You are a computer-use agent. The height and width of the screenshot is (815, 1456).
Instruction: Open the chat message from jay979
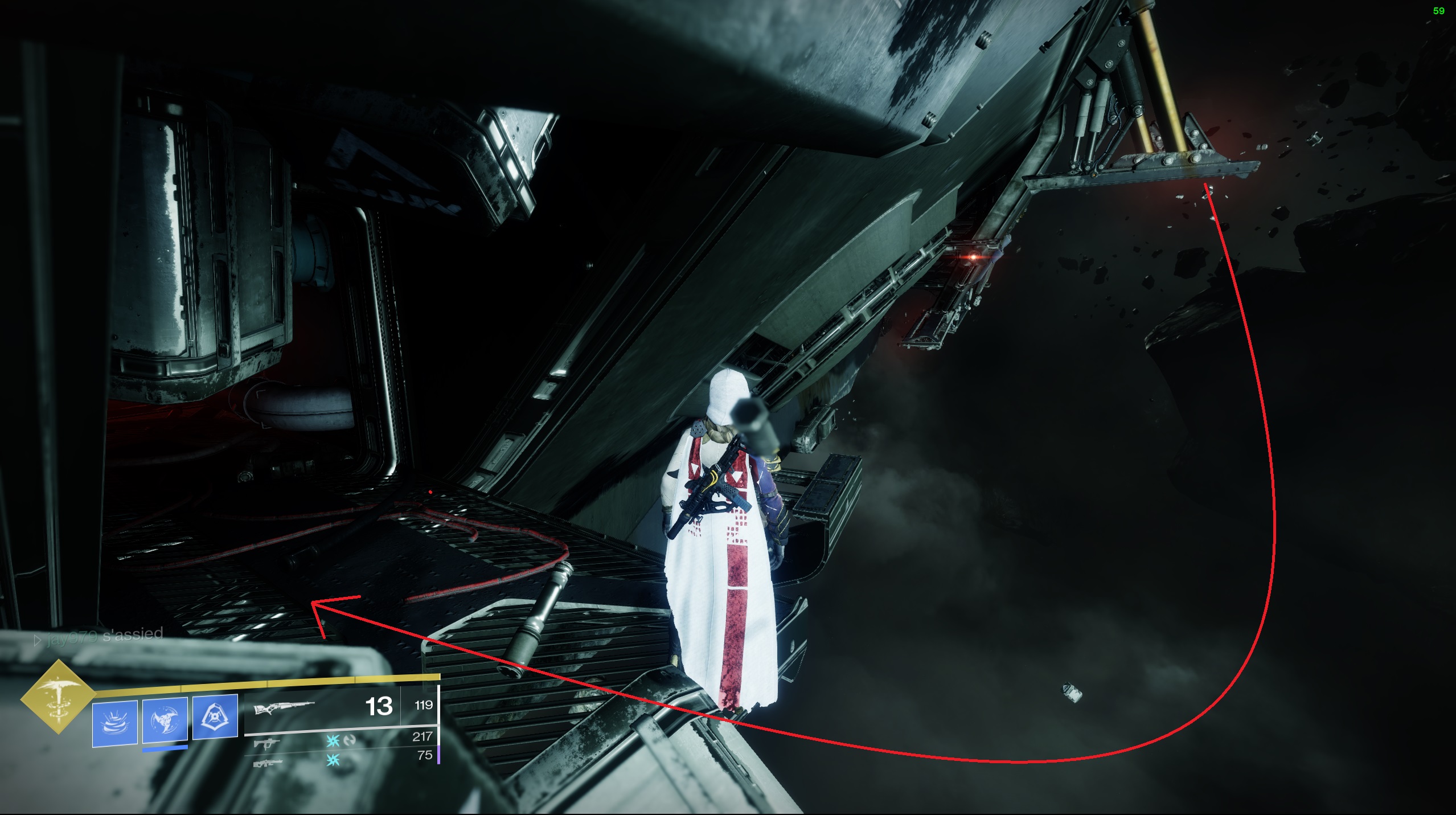(100, 636)
